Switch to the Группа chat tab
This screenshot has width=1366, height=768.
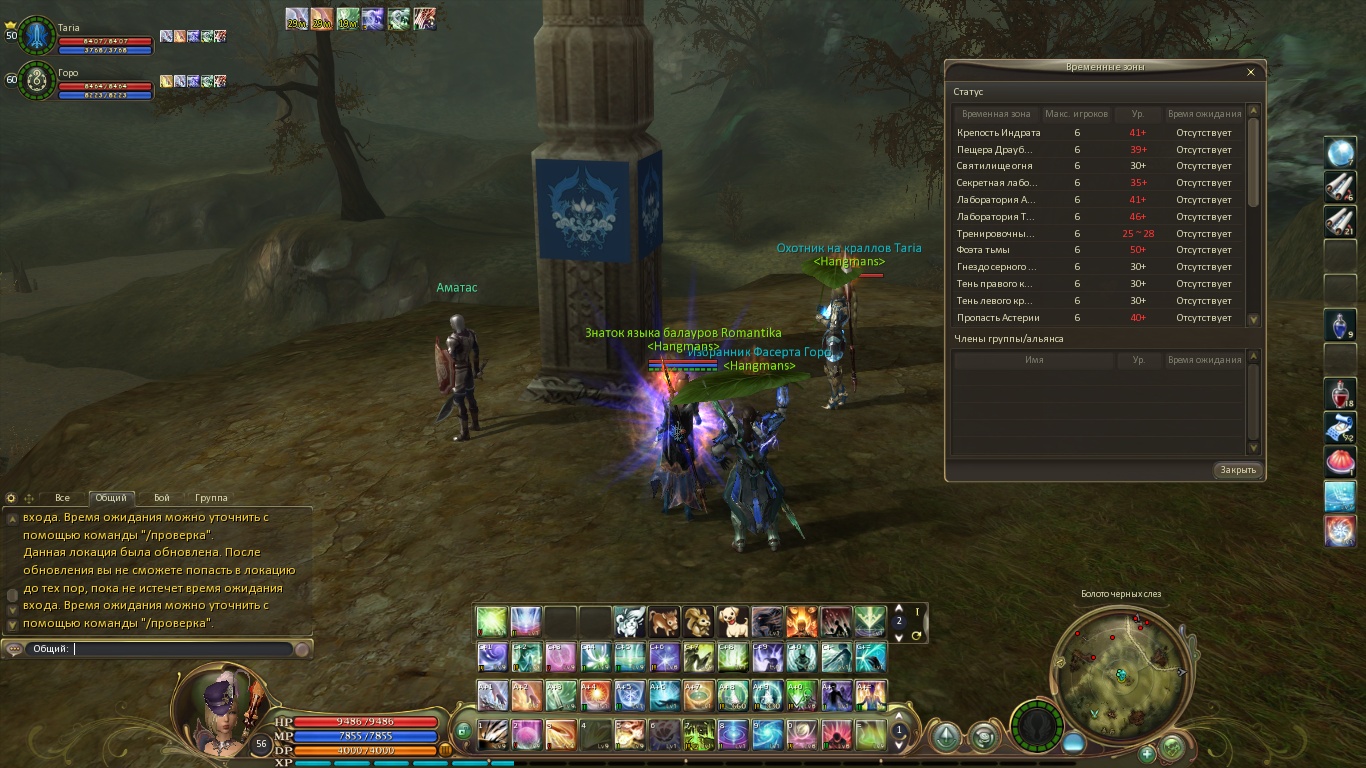coord(211,498)
